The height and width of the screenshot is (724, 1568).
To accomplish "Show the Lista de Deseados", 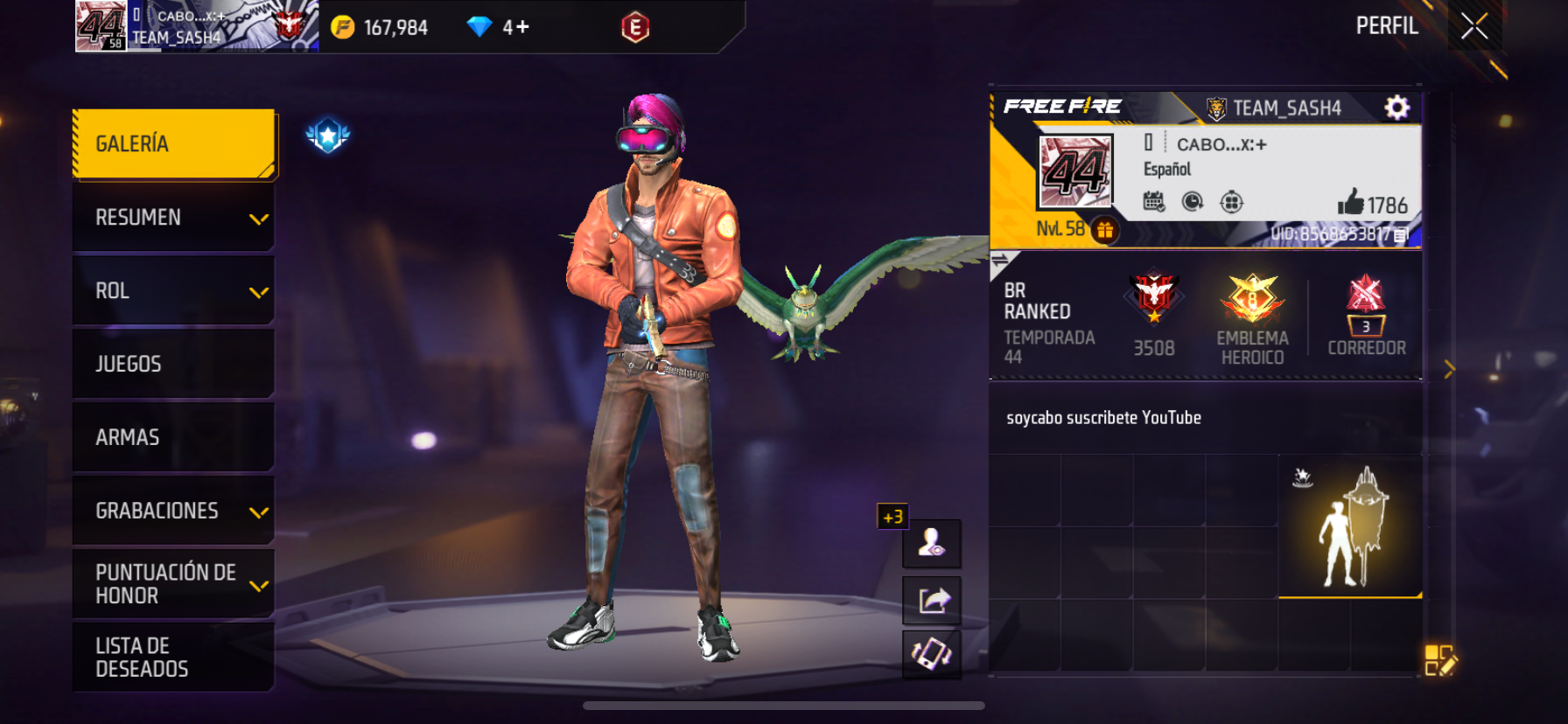I will [173, 658].
